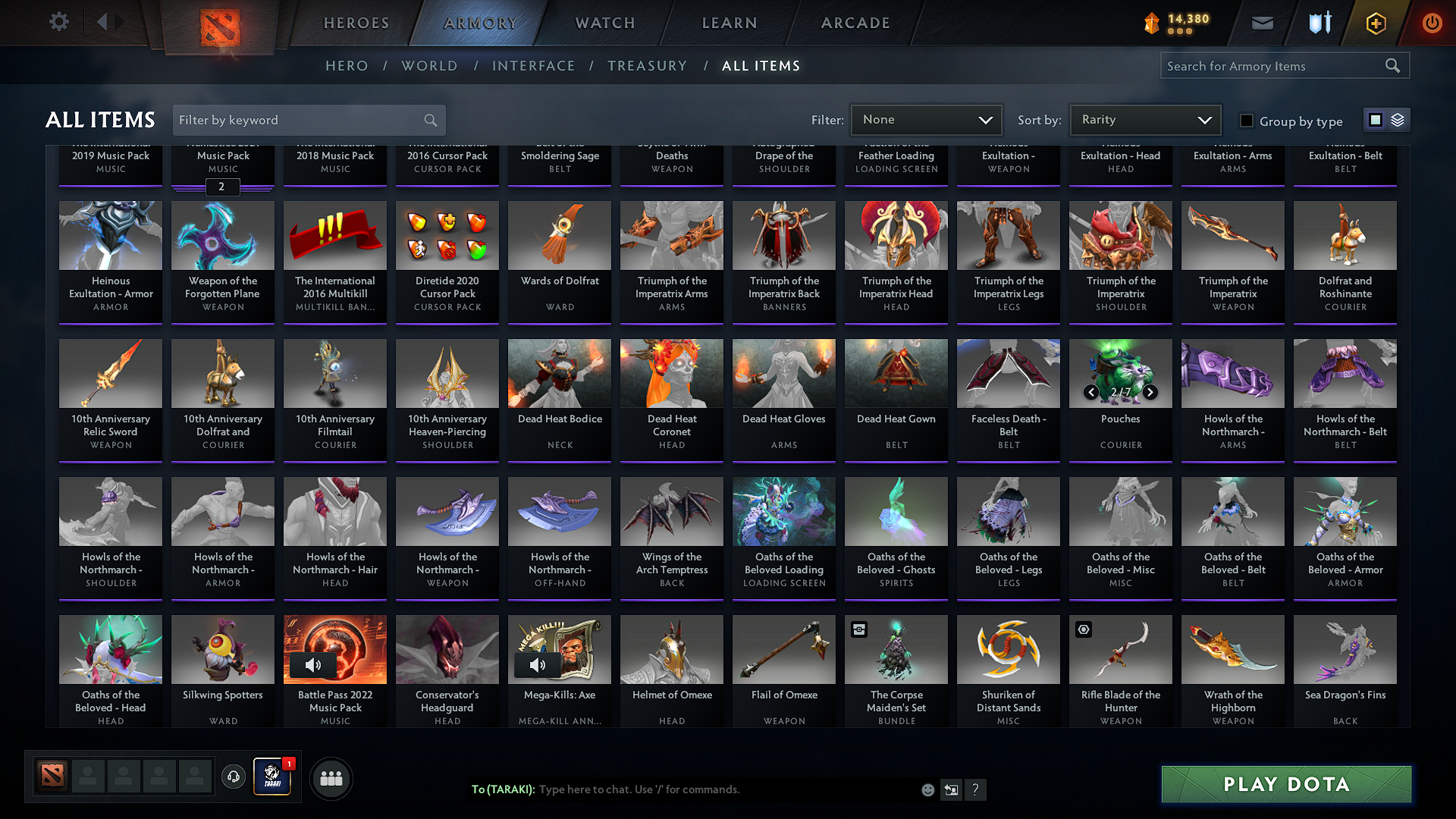Open the TREASURY section
The height and width of the screenshot is (819, 1456).
click(x=647, y=66)
